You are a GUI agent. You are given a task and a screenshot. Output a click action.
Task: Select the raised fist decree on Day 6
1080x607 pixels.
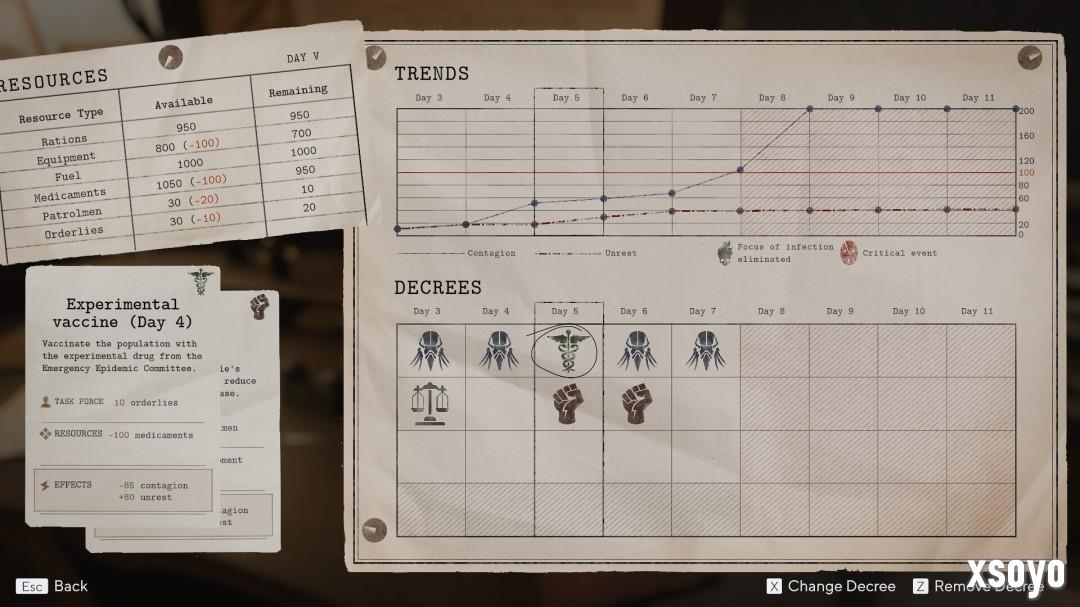click(637, 404)
